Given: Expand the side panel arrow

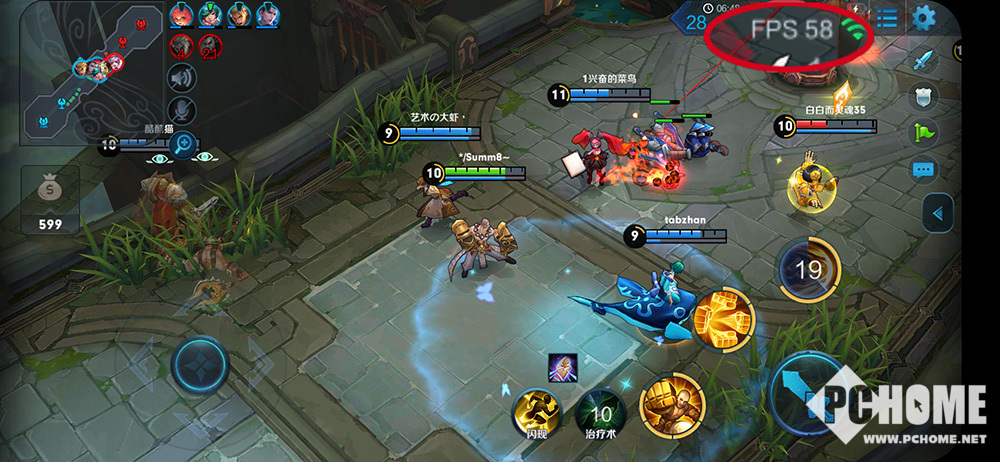Looking at the screenshot, I should (x=937, y=213).
